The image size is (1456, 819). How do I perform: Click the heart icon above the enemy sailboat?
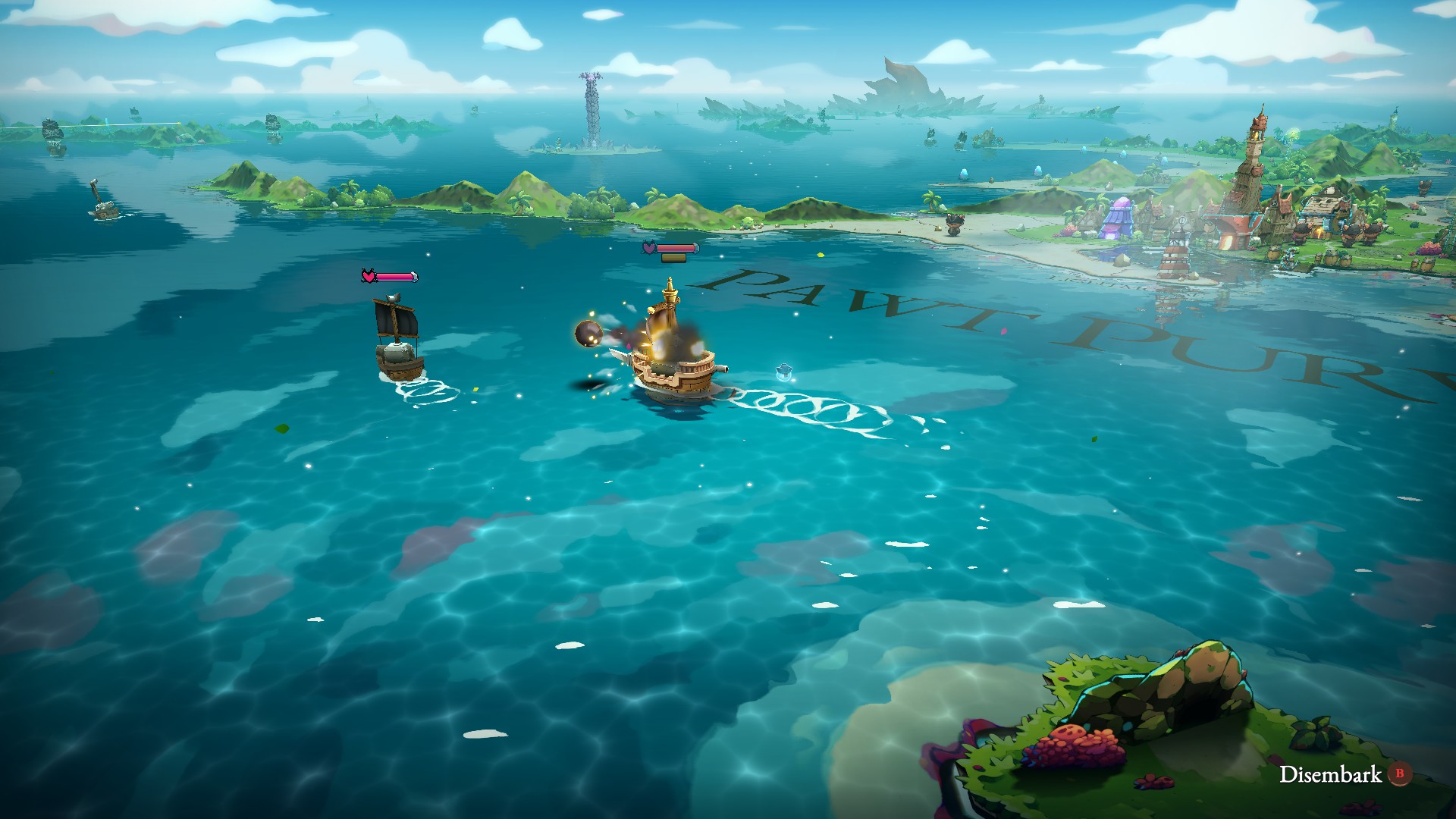[369, 275]
